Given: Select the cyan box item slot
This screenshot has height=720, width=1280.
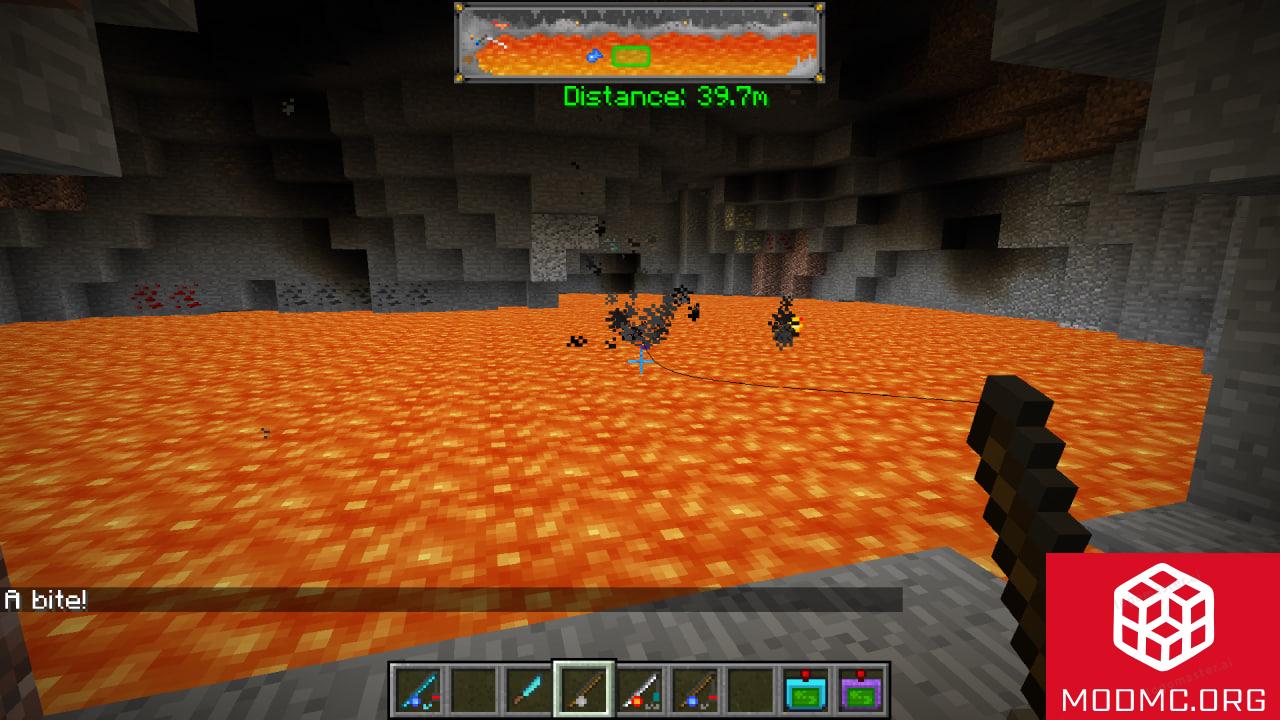Looking at the screenshot, I should point(805,688).
